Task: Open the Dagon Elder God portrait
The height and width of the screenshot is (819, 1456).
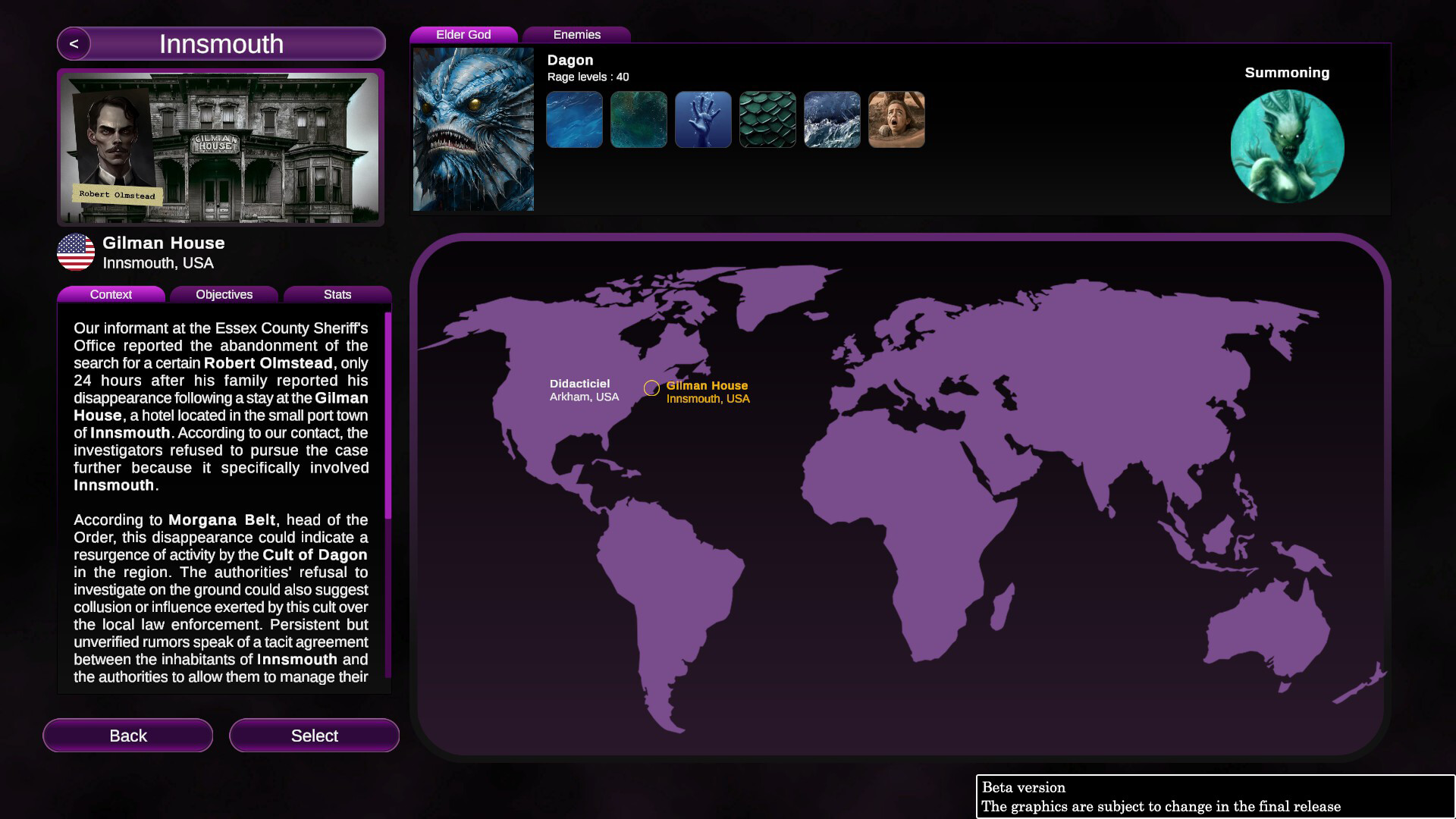Action: [x=472, y=129]
